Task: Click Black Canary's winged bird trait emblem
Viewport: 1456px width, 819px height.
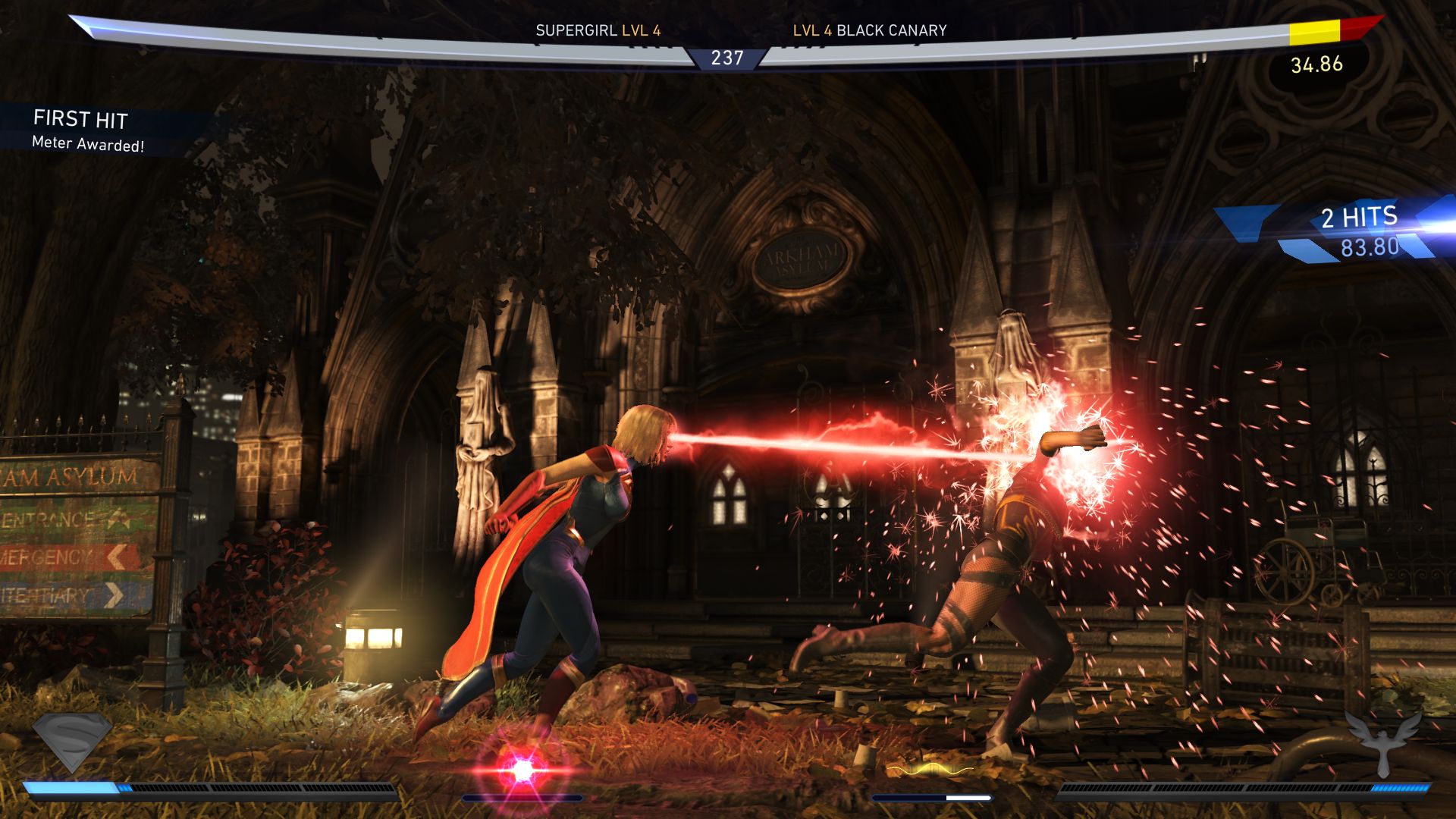Action: click(x=1382, y=741)
